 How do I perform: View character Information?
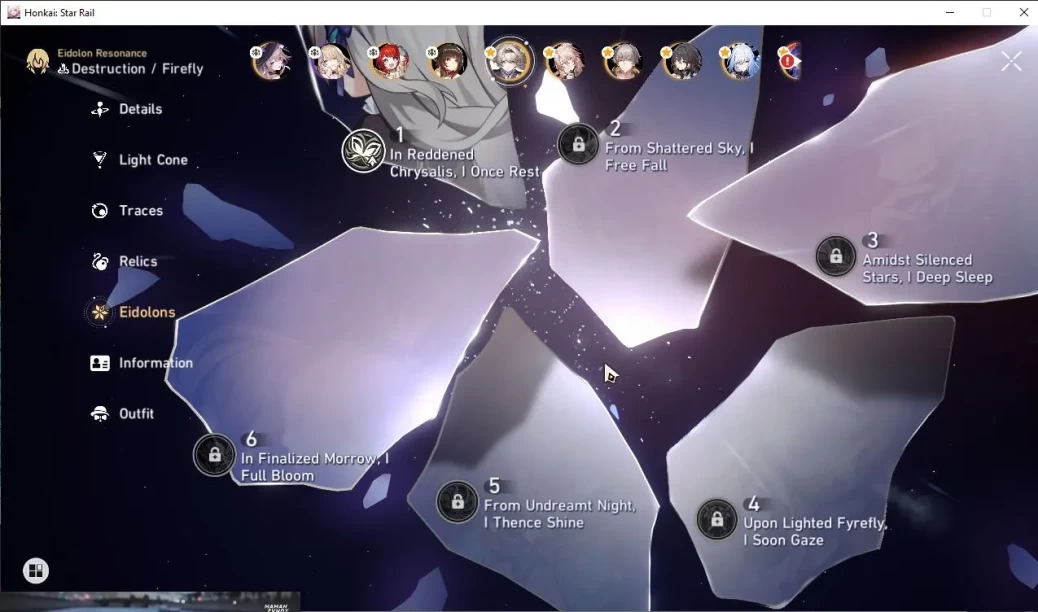point(155,363)
